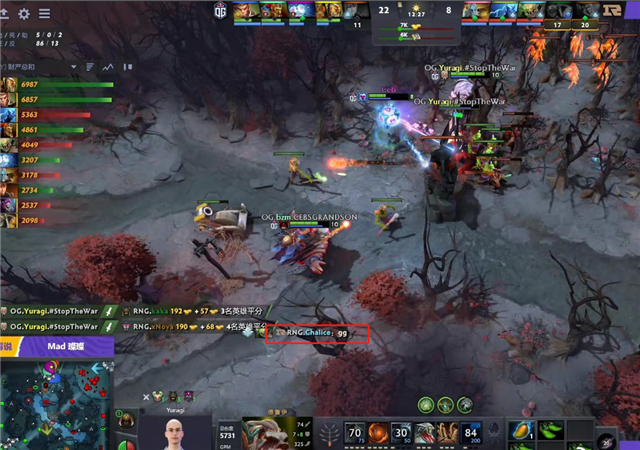Click the RNG.Chalice gg chat message
640x450 pixels.
(x=317, y=333)
